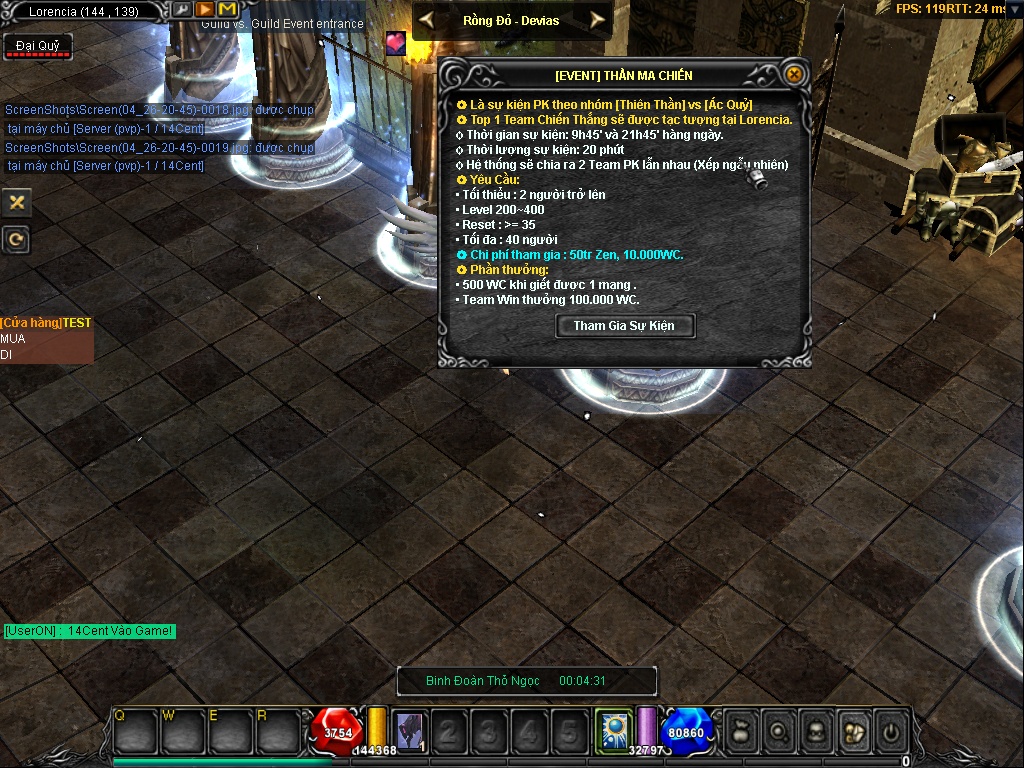This screenshot has width=1024, height=768.
Task: Open the friends group icon
Action: (x=854, y=732)
